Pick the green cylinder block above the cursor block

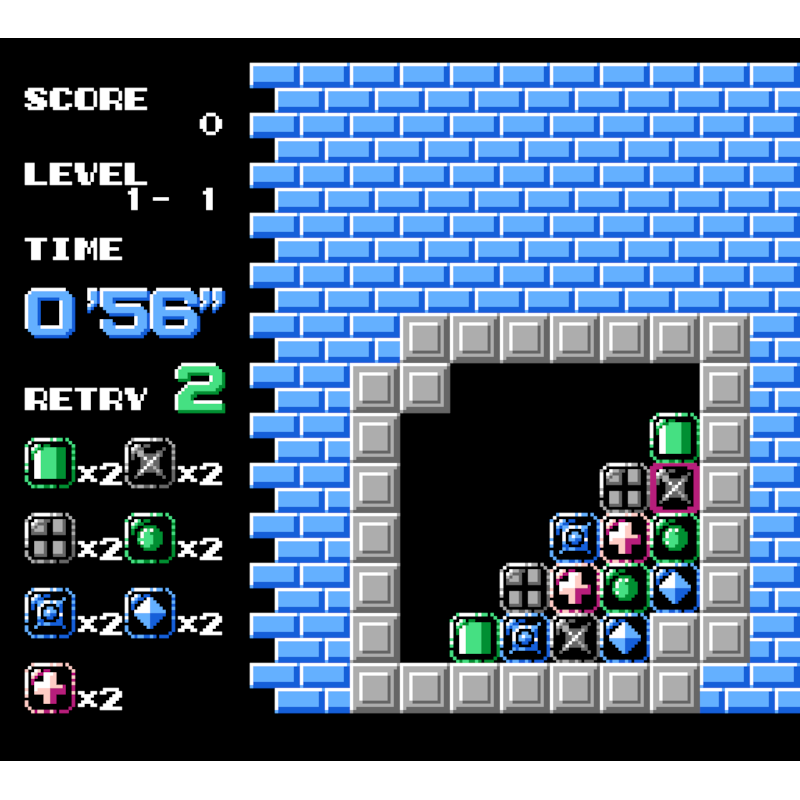(x=675, y=438)
